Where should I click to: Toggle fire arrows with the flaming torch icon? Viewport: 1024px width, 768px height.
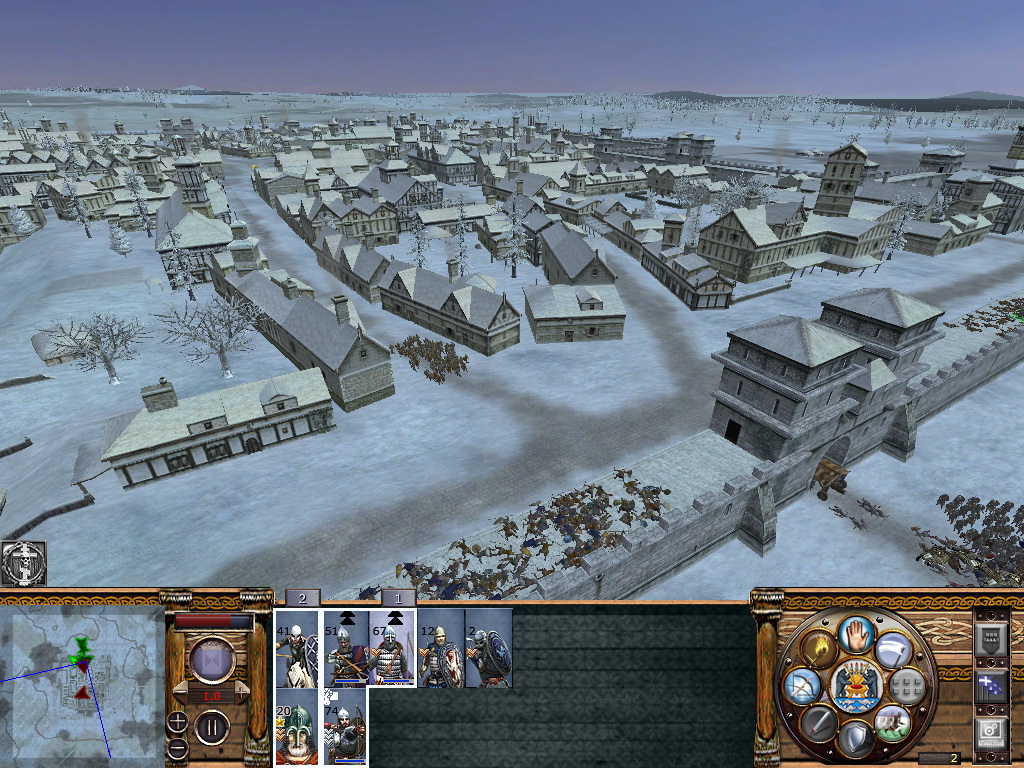(819, 648)
